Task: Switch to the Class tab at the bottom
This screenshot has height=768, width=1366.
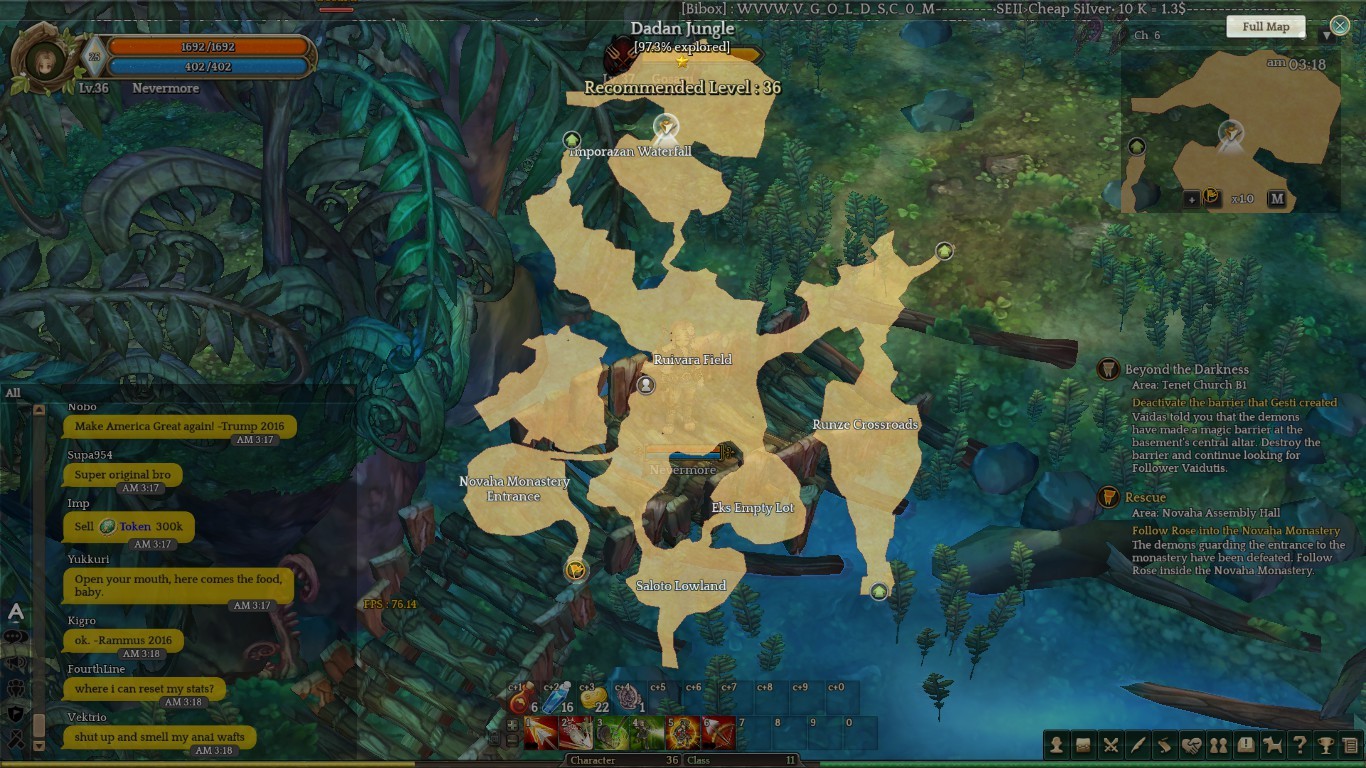Action: [698, 760]
